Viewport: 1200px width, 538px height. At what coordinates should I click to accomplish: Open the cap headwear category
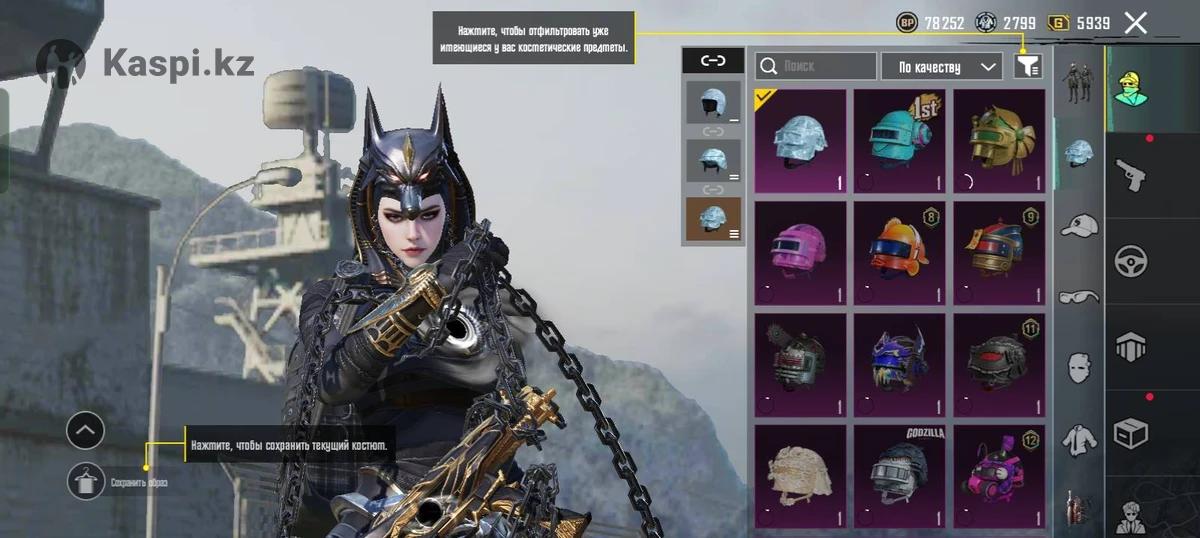pos(1079,225)
